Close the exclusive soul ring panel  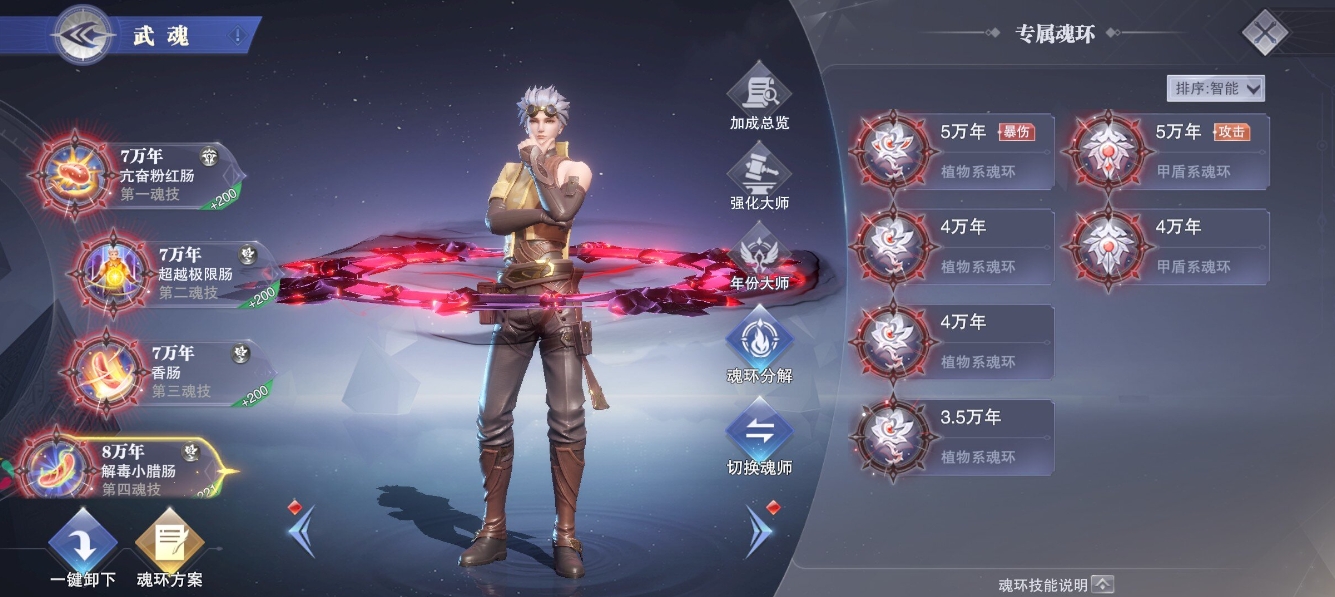coord(1265,34)
